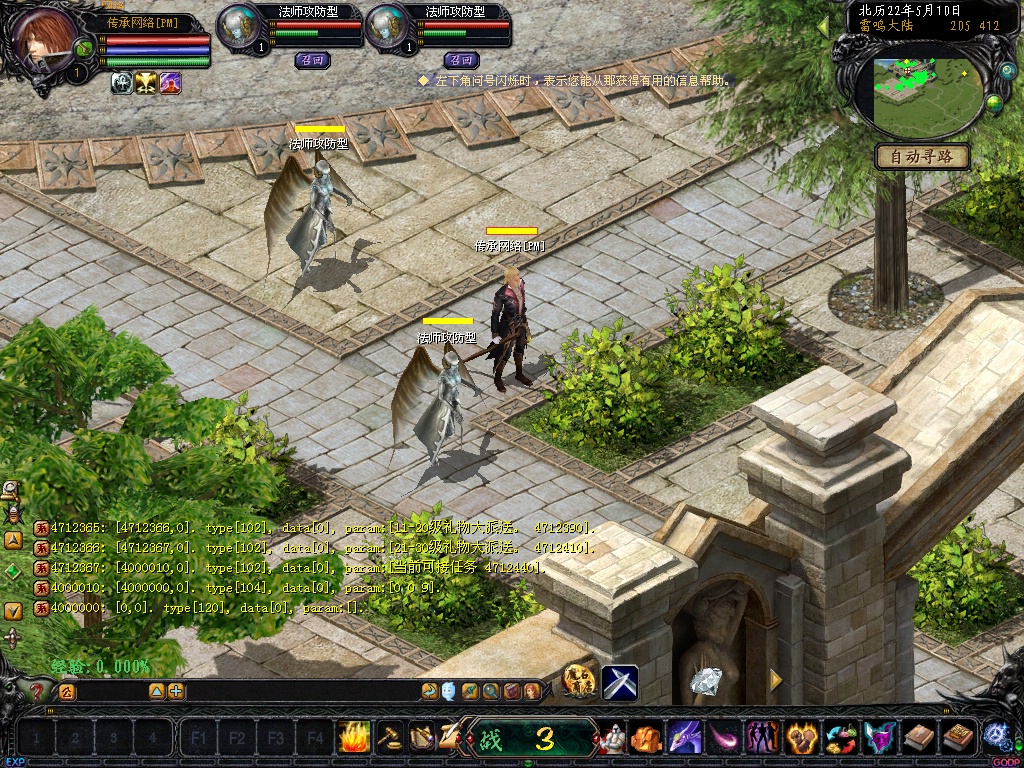Open the brown book icon
The width and height of the screenshot is (1024, 768).
919,739
